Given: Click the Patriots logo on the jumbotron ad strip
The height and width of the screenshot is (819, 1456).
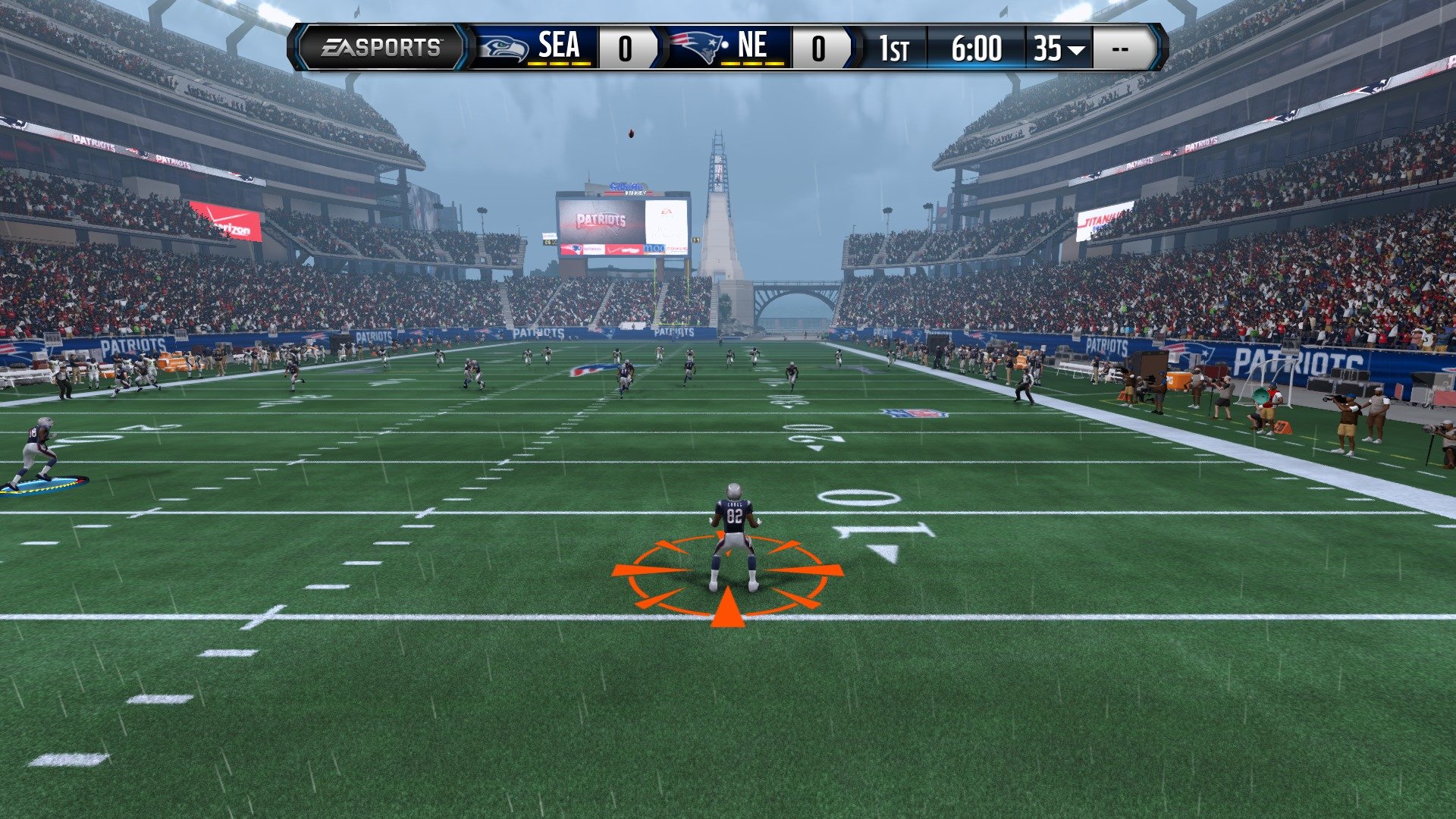Looking at the screenshot, I should click(576, 248).
